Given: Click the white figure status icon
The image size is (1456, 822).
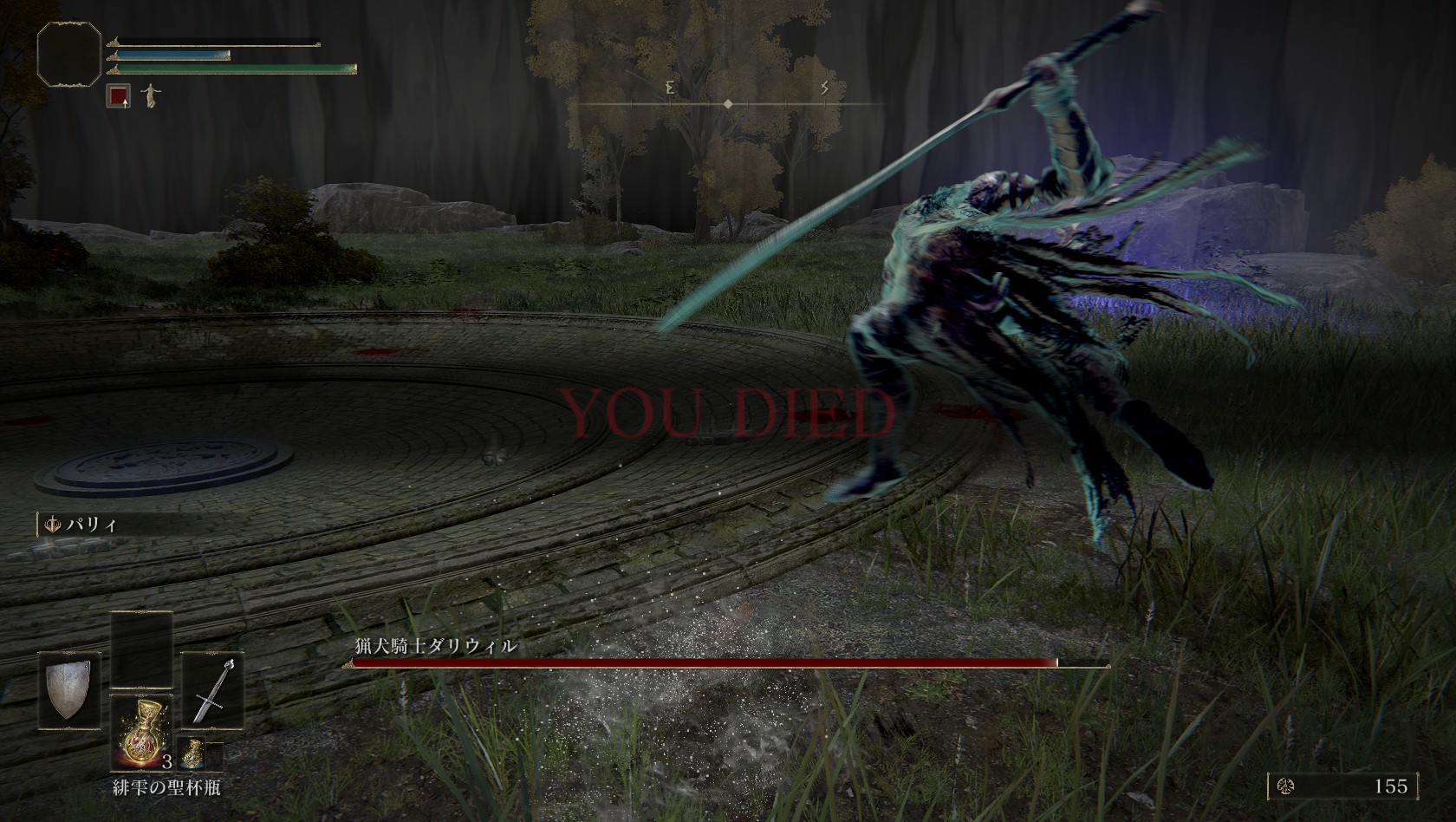Looking at the screenshot, I should 151,95.
